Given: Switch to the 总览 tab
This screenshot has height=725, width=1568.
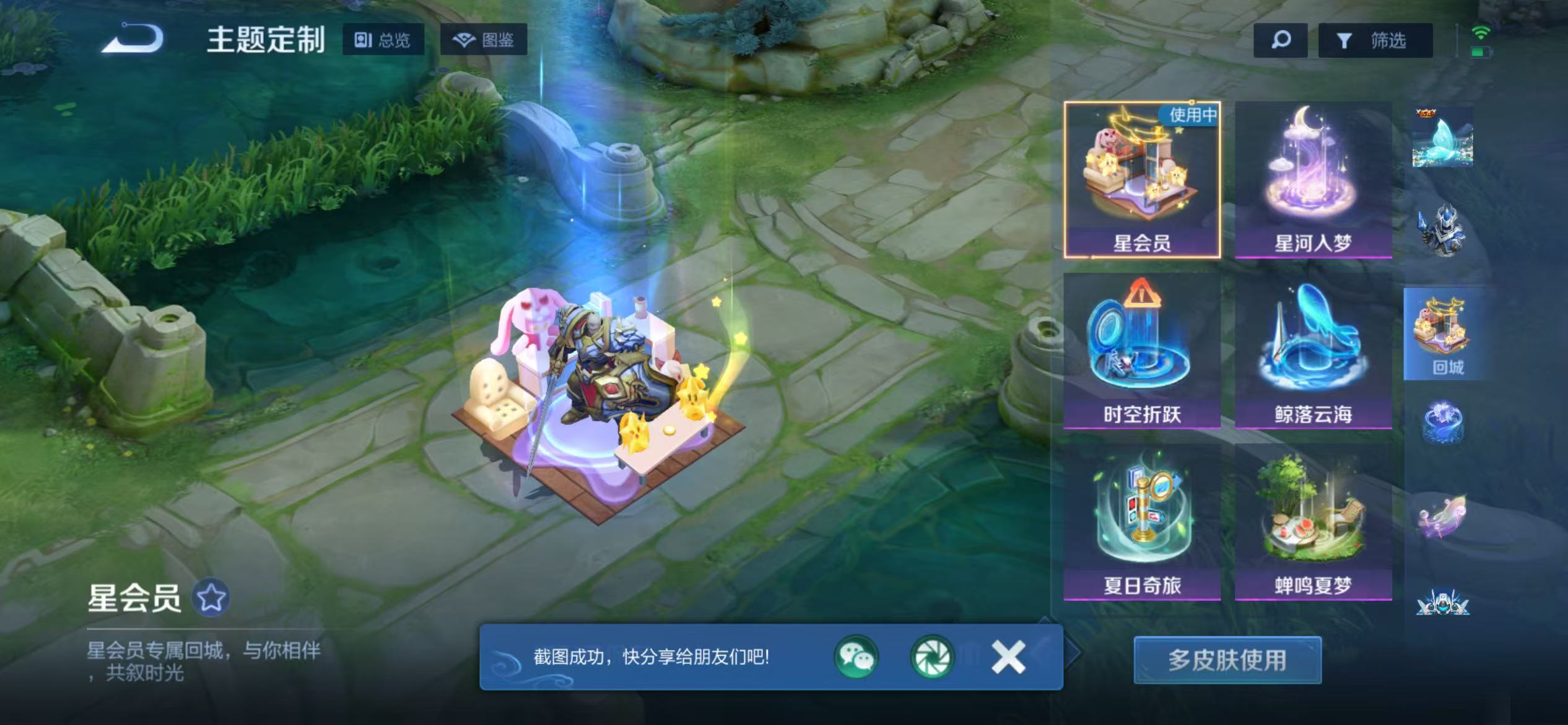Looking at the screenshot, I should tap(385, 40).
